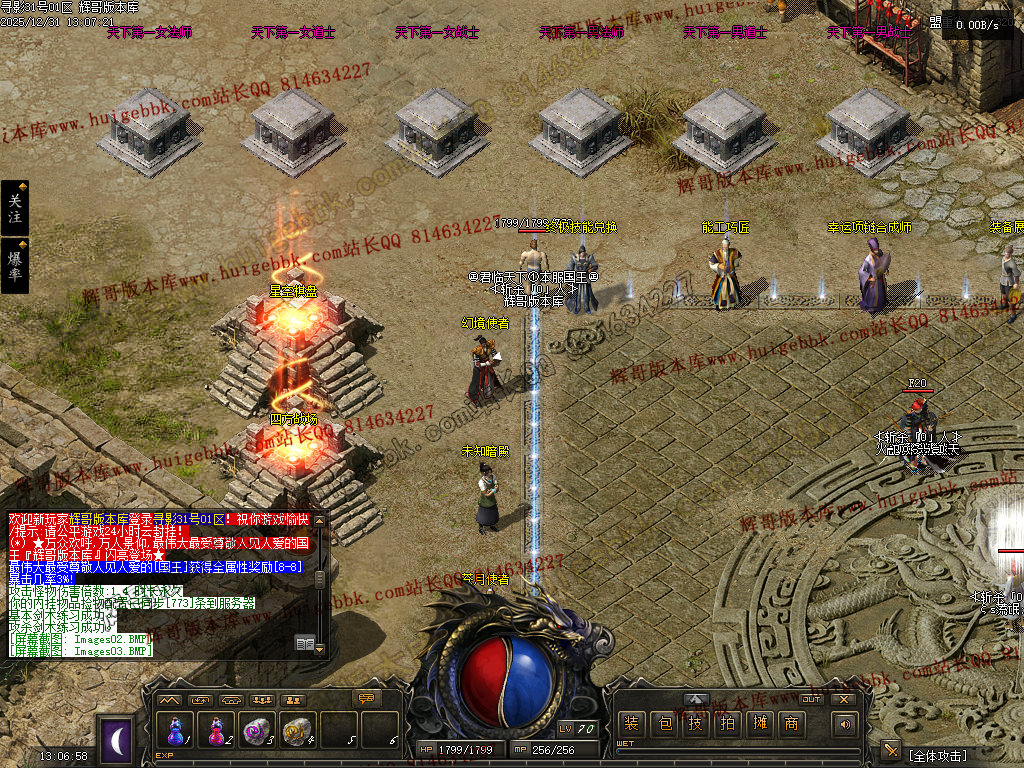Toggle the sound speaker button
The image size is (1024, 768).
(846, 724)
